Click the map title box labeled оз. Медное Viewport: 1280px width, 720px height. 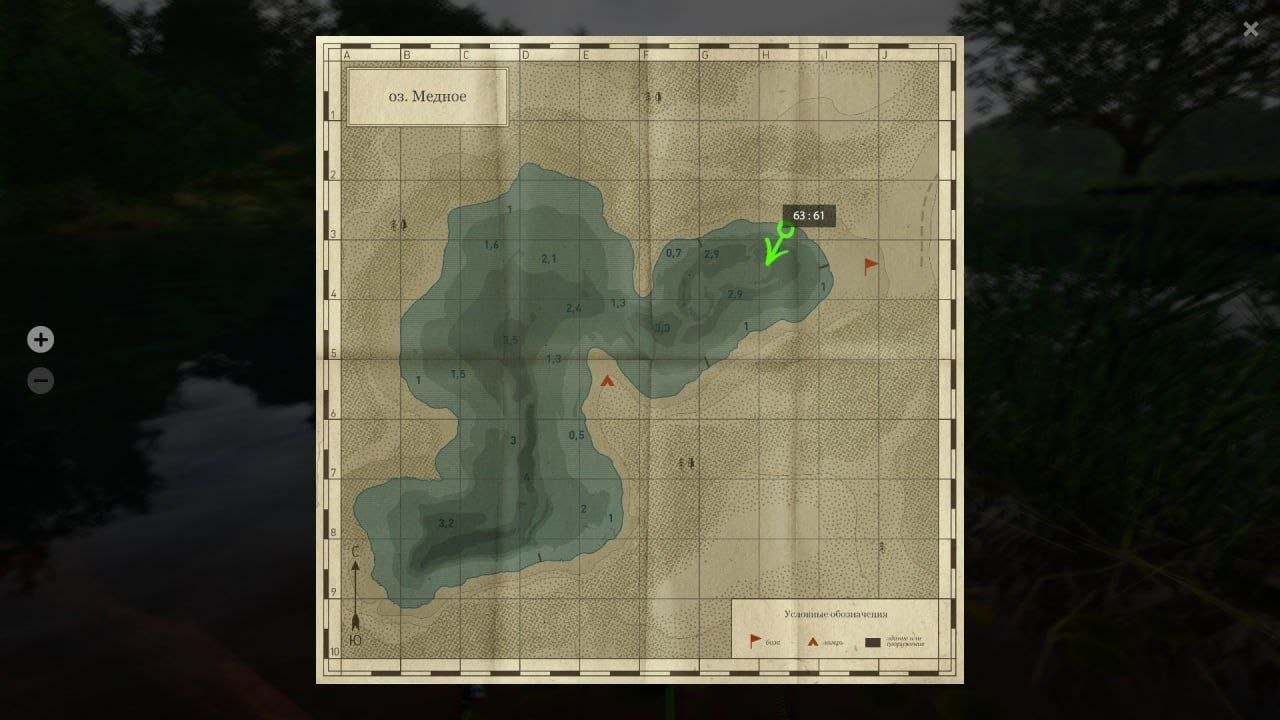pos(426,96)
